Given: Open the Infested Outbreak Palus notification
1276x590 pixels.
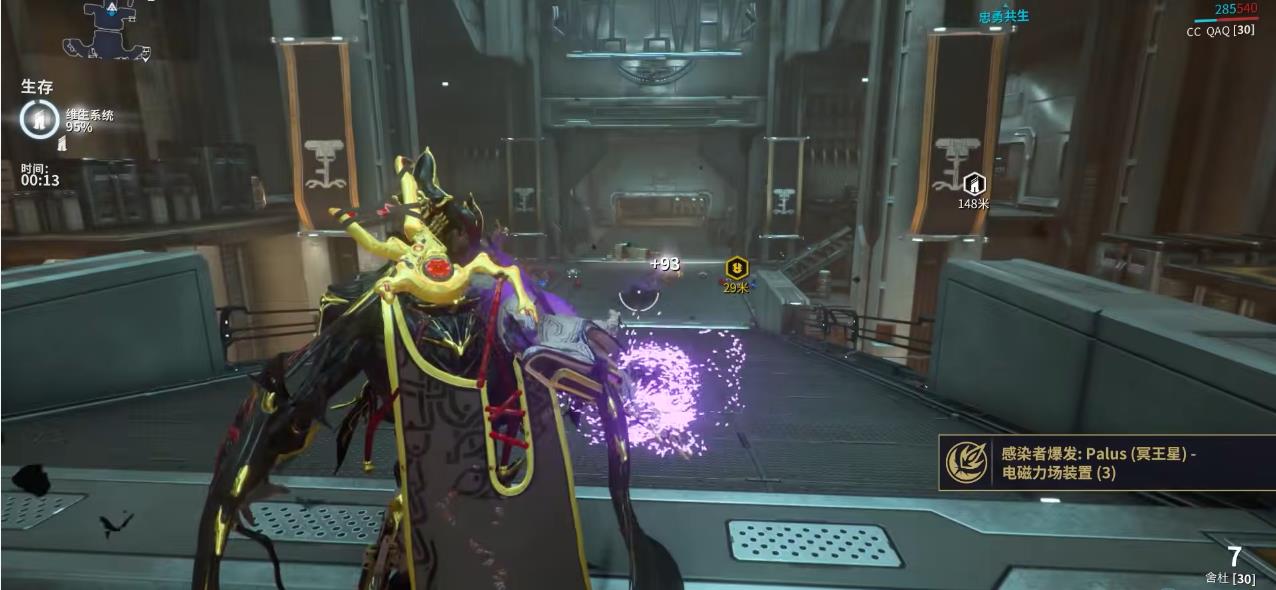Looking at the screenshot, I should [1106, 463].
